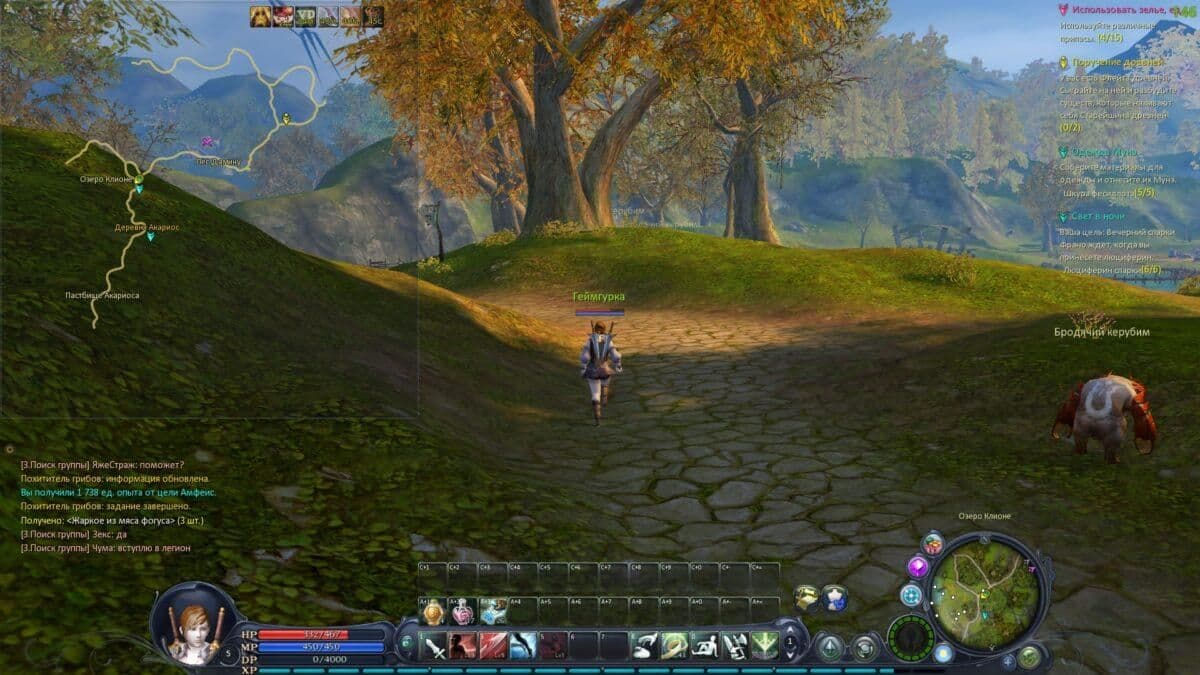Viewport: 1200px width, 675px height.
Task: Activate the green downward arrow skill
Action: click(x=765, y=646)
